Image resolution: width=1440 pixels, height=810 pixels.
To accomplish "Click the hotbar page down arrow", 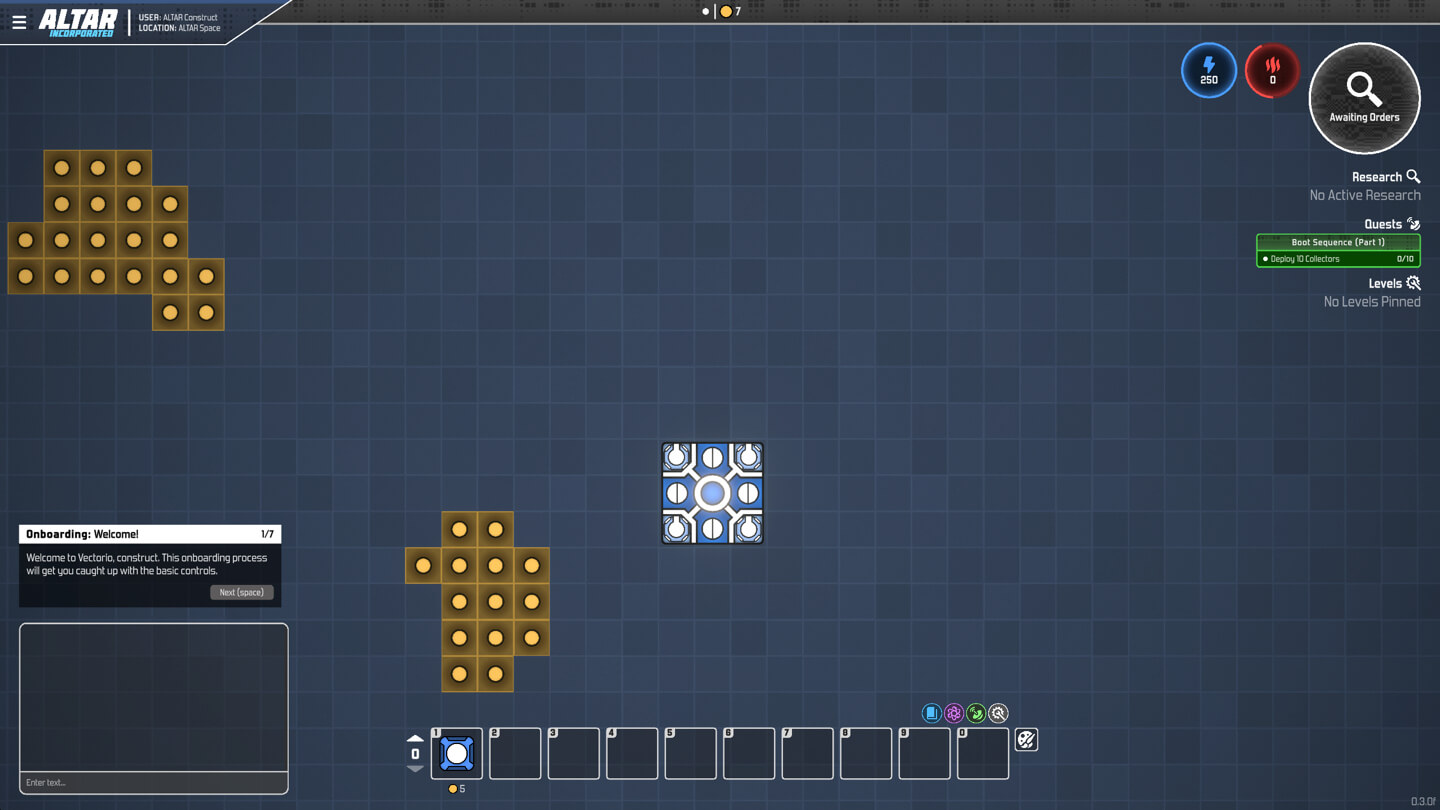I will [415, 769].
